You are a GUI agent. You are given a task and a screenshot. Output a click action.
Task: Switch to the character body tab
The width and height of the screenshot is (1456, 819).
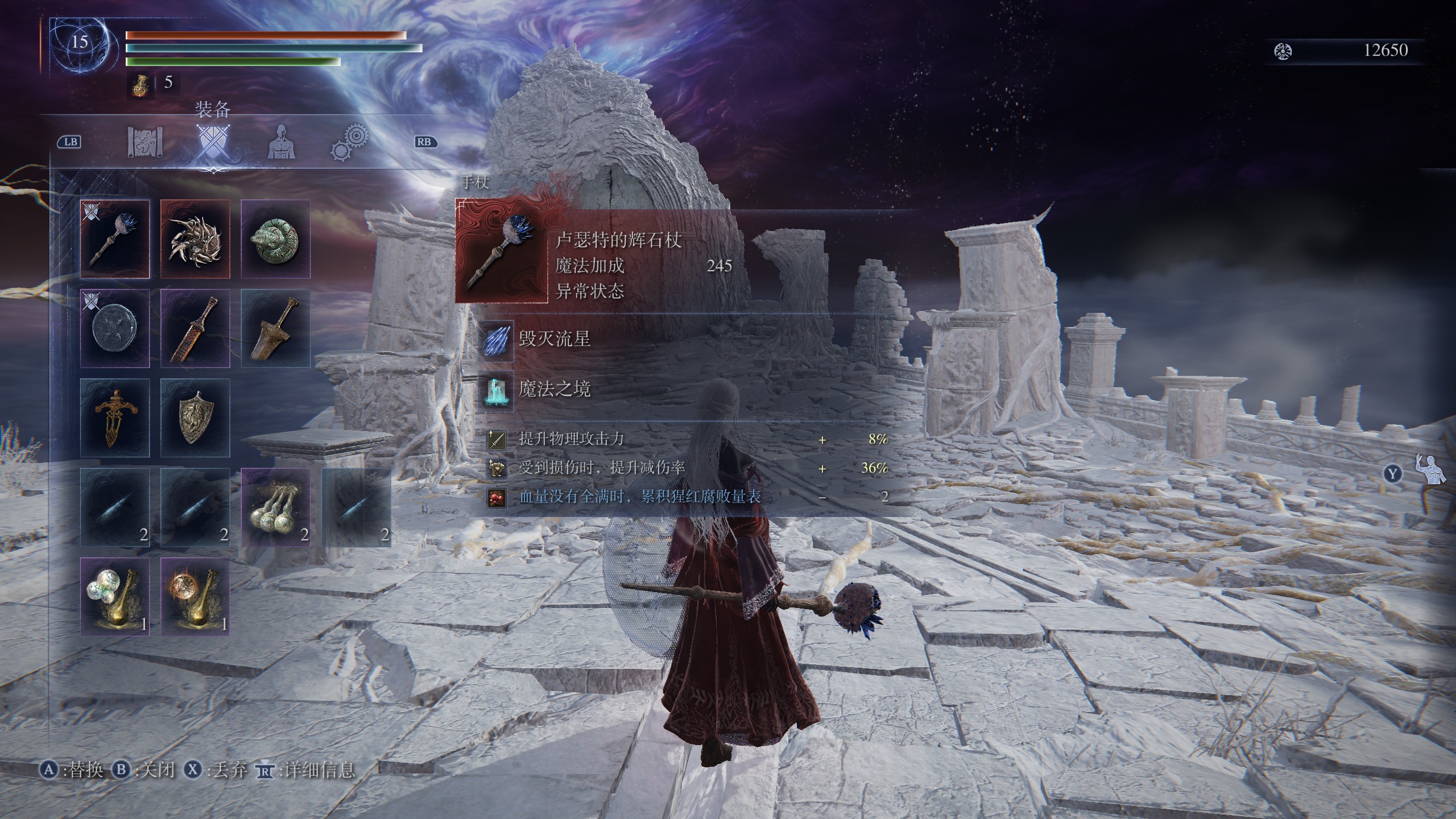point(280,142)
